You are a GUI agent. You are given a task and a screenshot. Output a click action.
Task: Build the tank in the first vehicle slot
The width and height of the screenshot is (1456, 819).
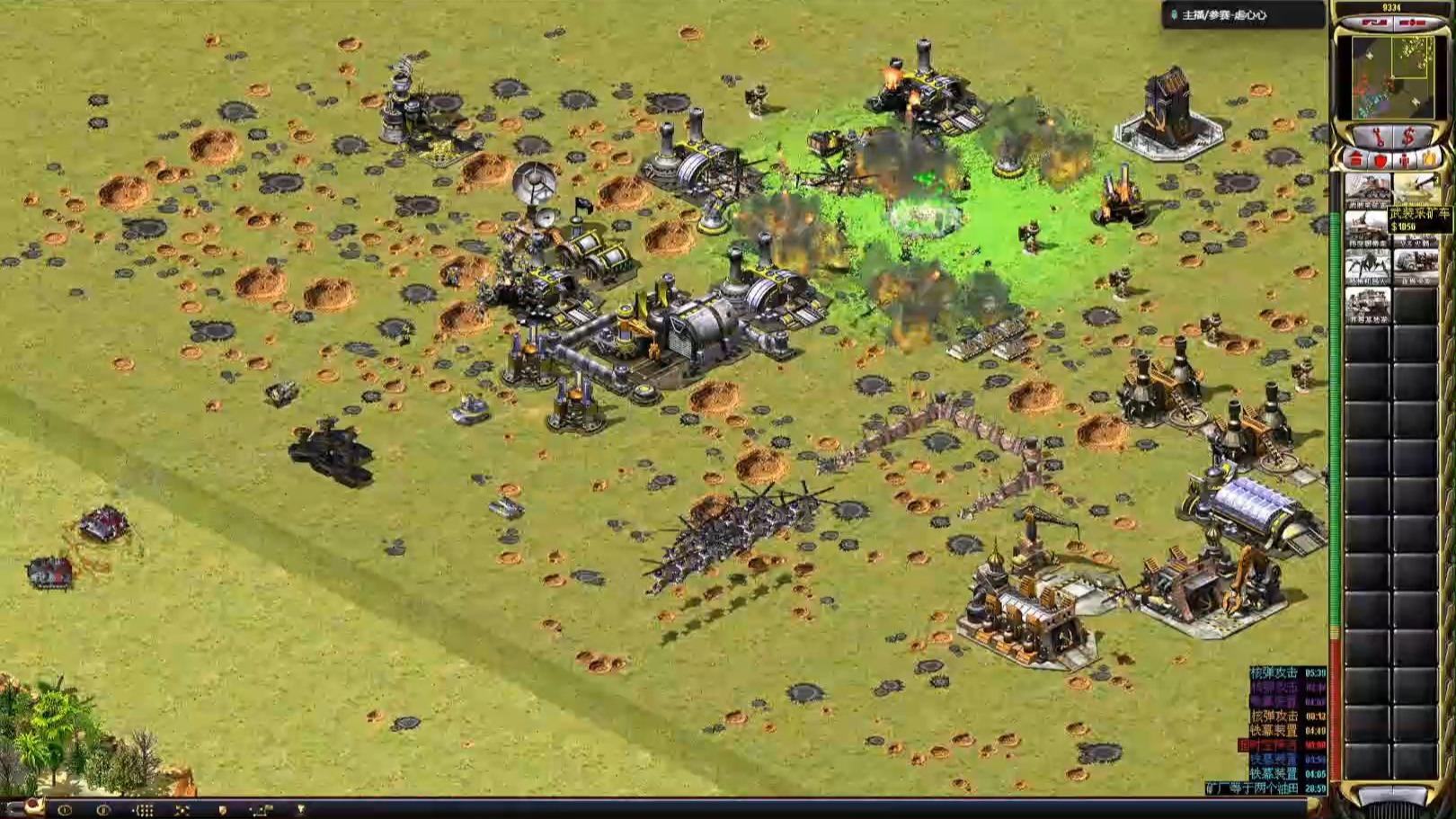[1367, 191]
